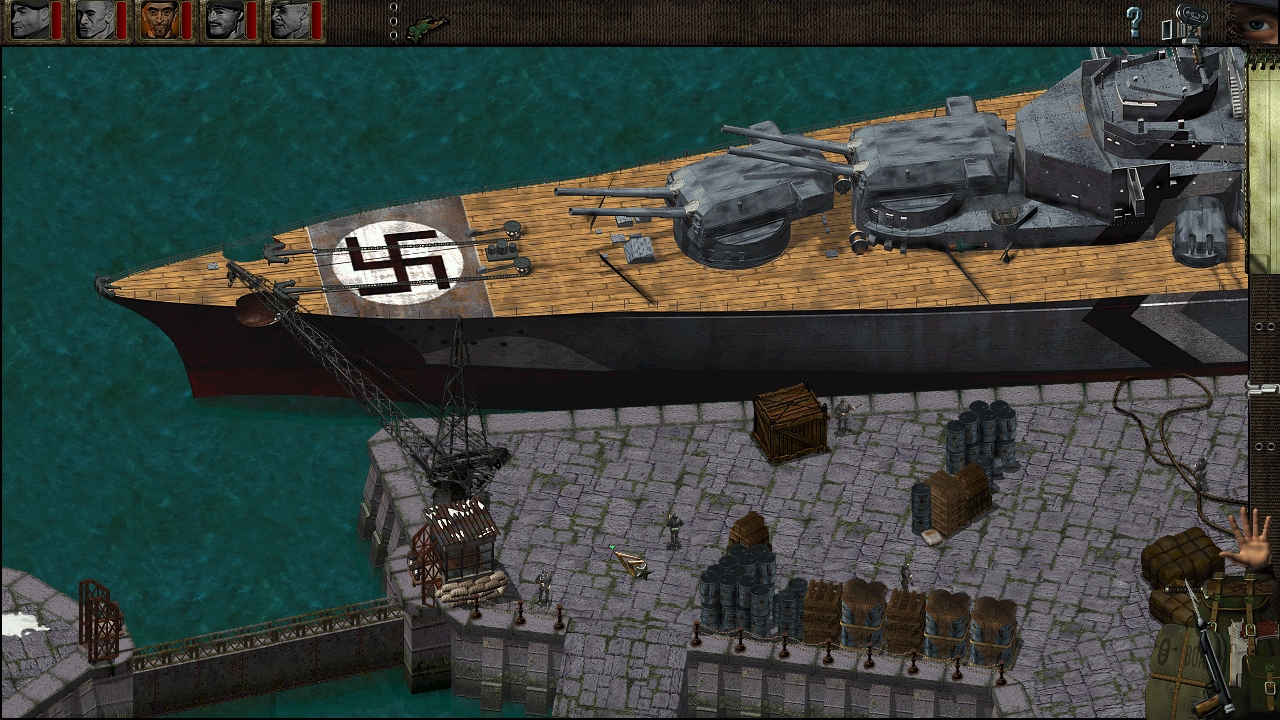
Task: Click the bottom rivet dot after the portraits
Action: tap(394, 35)
